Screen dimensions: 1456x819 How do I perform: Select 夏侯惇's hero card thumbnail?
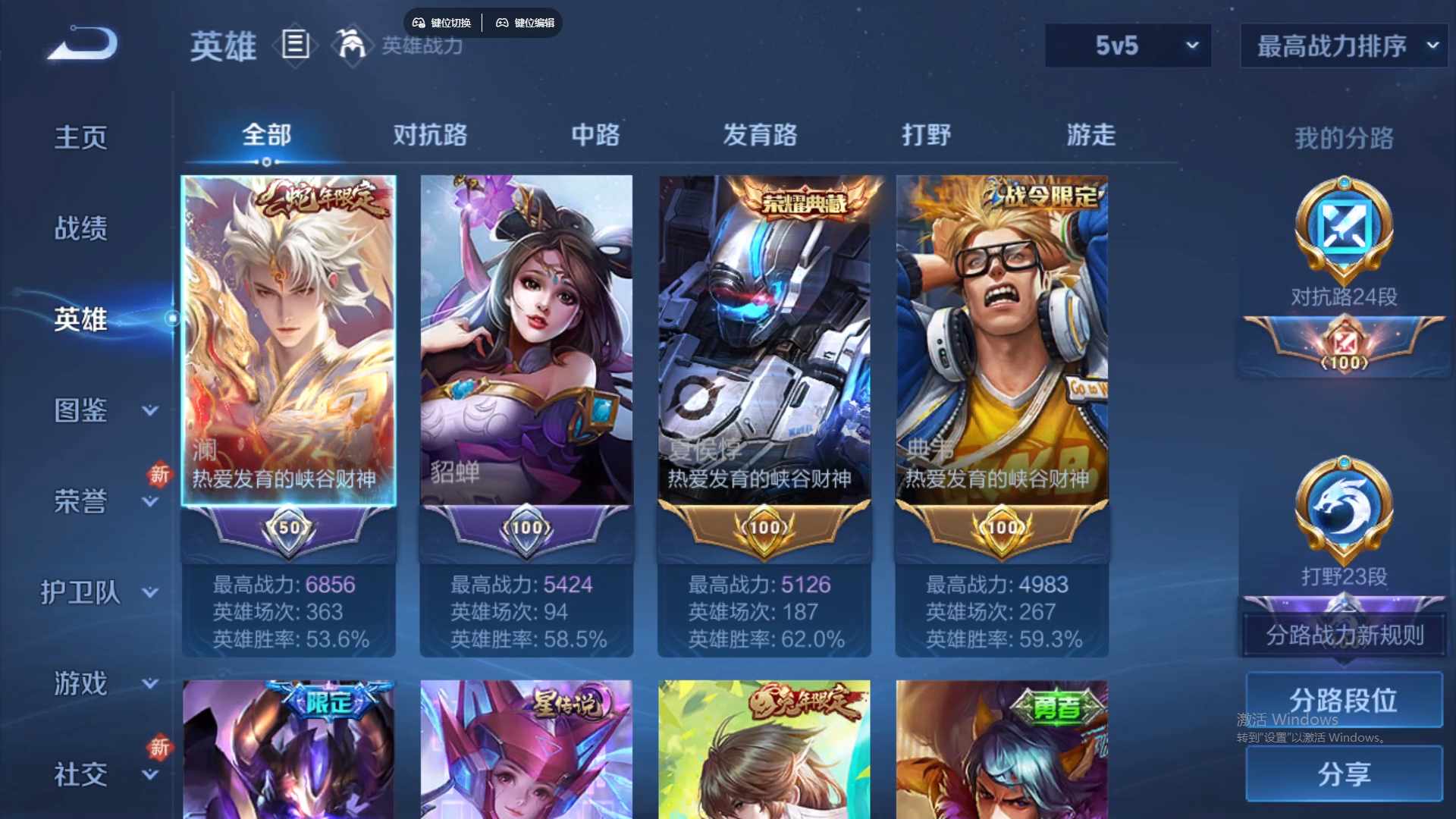coord(764,326)
